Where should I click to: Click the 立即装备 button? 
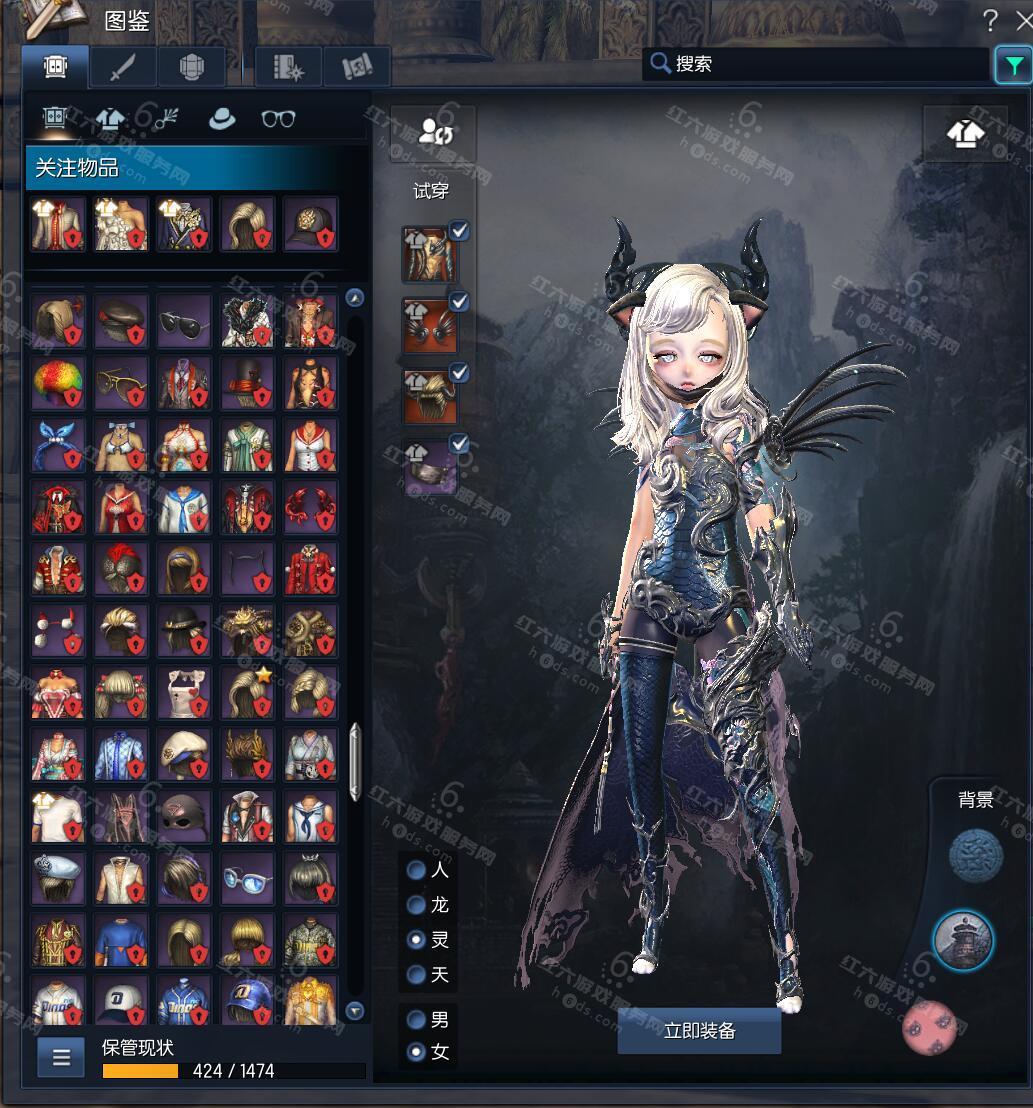tap(699, 1031)
